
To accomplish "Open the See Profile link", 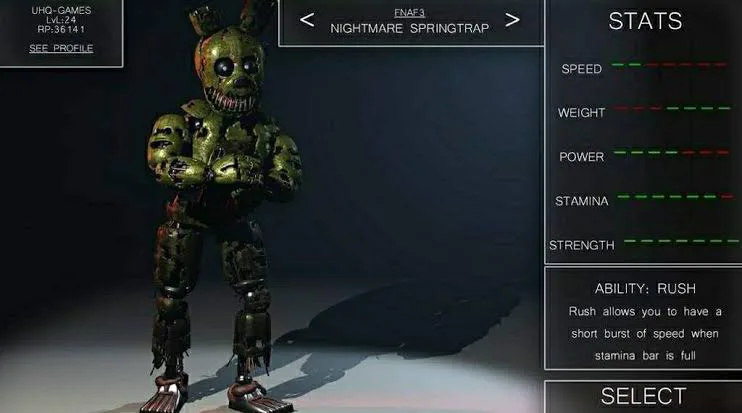I will (x=60, y=48).
